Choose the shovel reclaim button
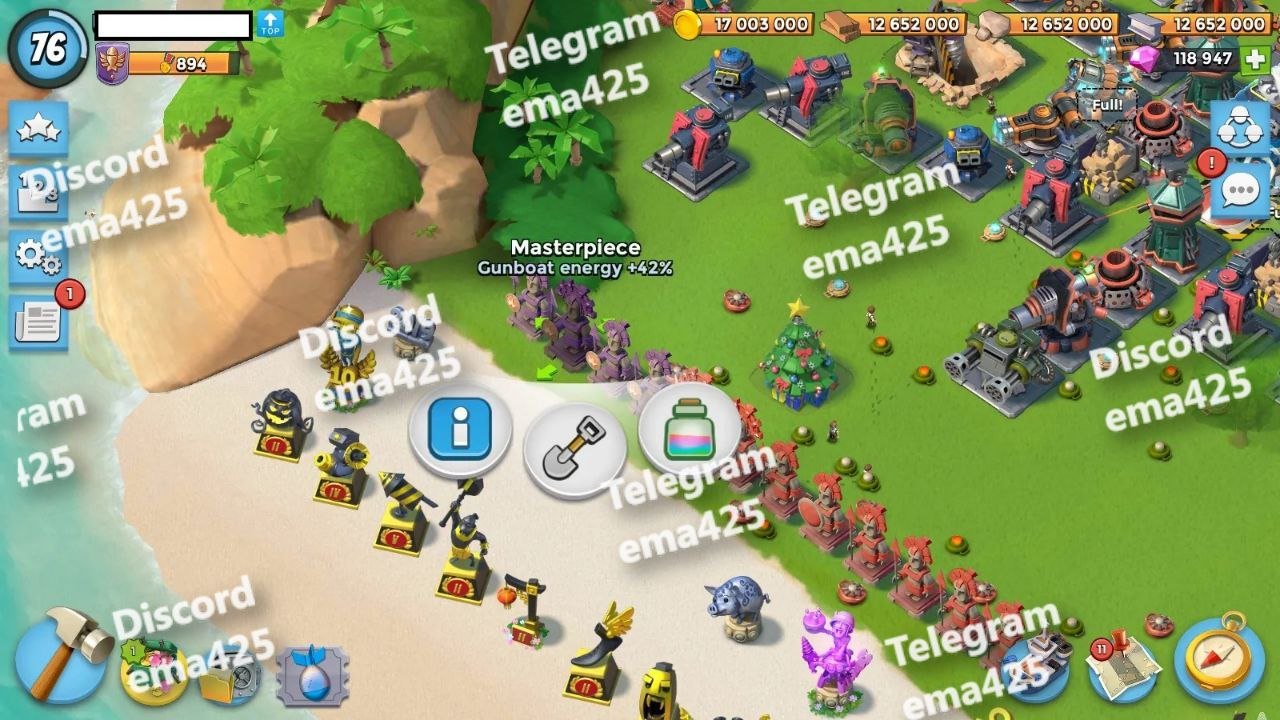Viewport: 1280px width, 720px height. [574, 449]
